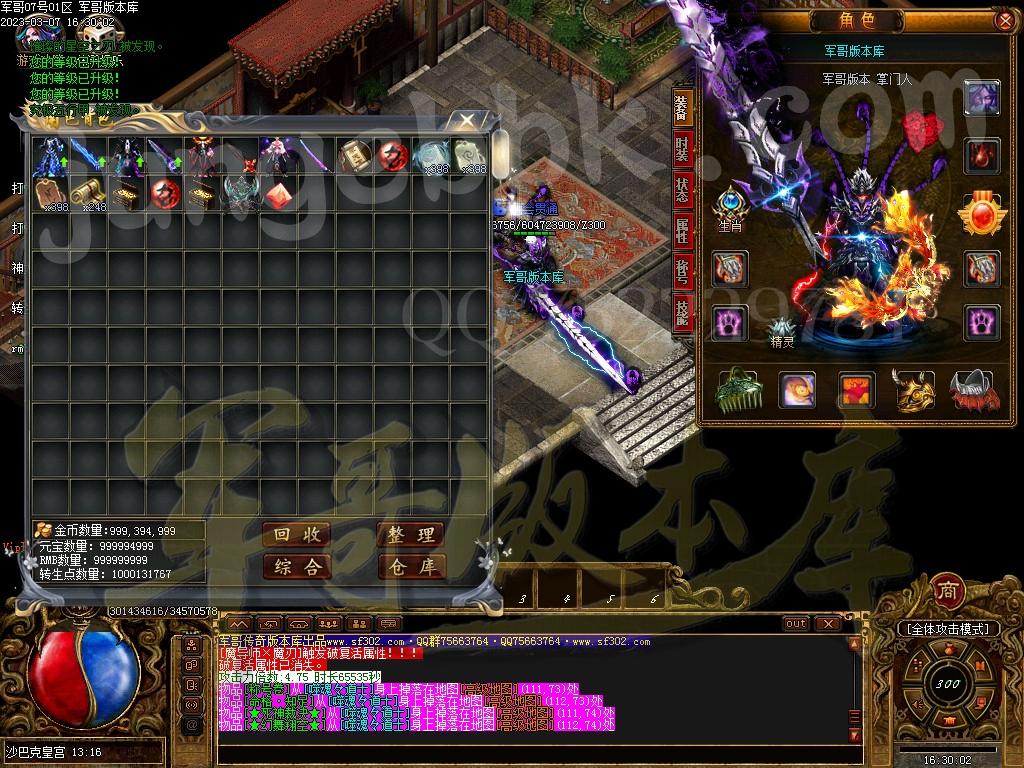Open the 仓库 (warehouse) storage
1024x768 pixels.
pyautogui.click(x=410, y=567)
